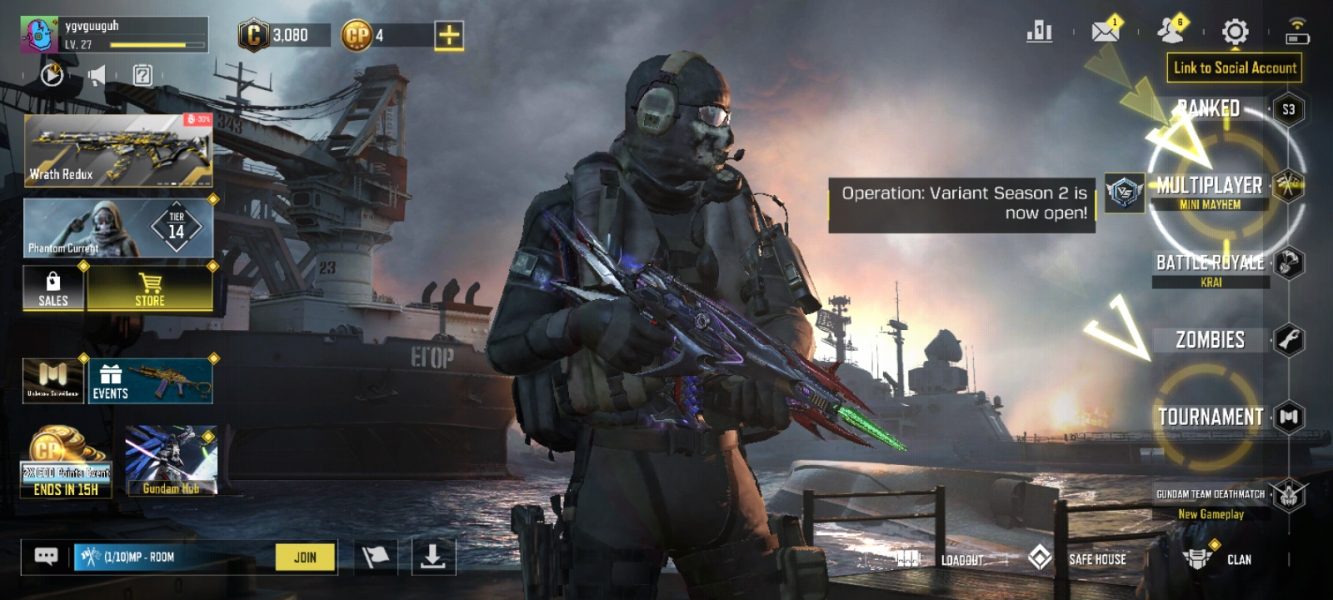Open Gundam Team Deathmatch mode
This screenshot has width=1333, height=600.
[x=1210, y=495]
